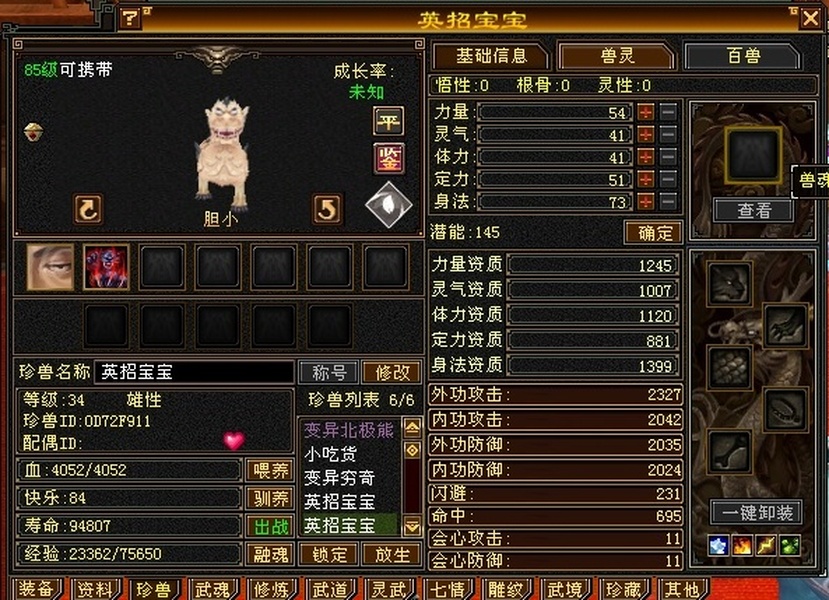The width and height of the screenshot is (829, 600).
Task: Remove all pet gear with 一键卸装
Action: [756, 513]
